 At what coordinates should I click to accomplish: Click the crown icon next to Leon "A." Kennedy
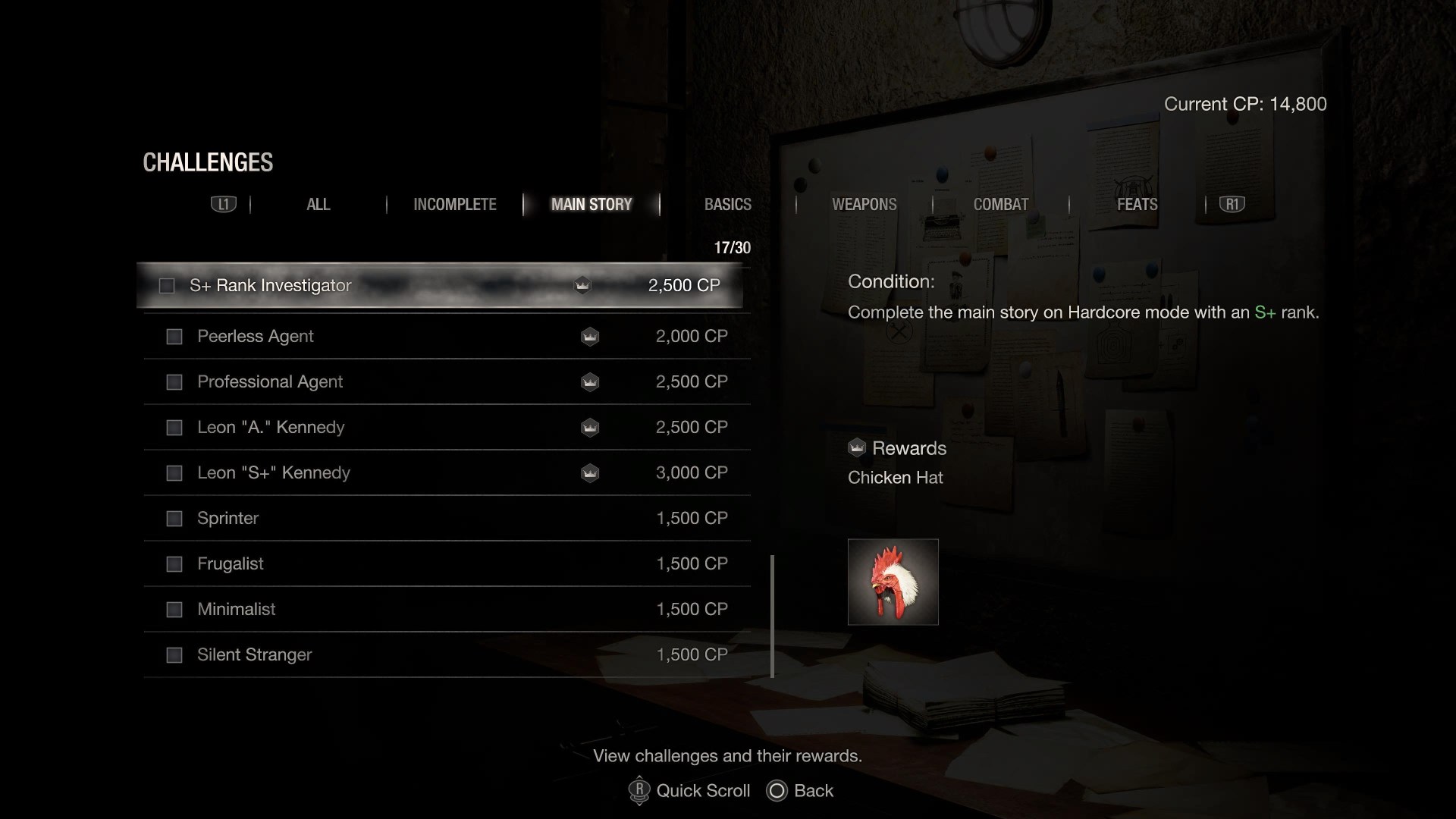[x=590, y=428]
